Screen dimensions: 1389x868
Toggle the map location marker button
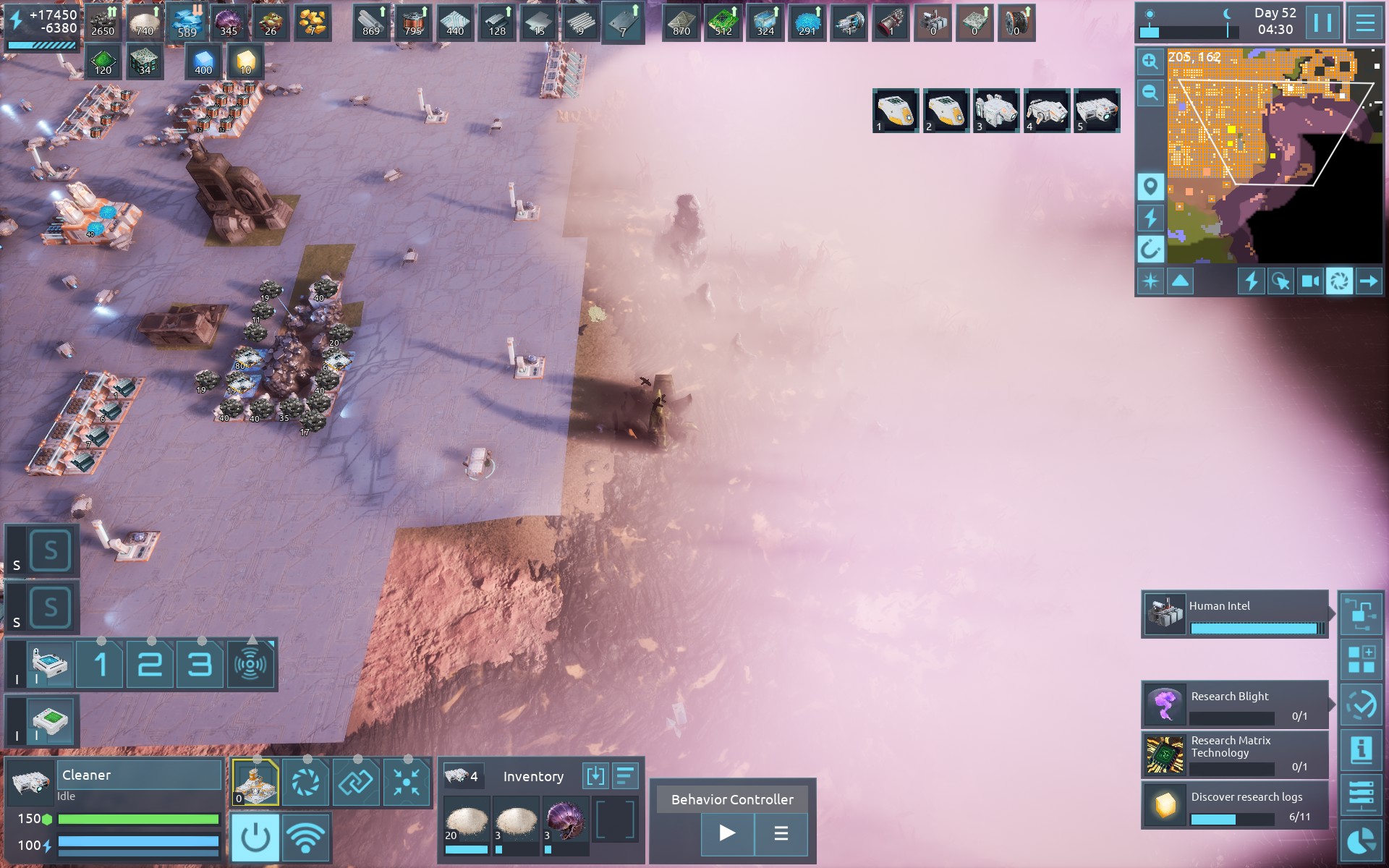click(x=1150, y=187)
